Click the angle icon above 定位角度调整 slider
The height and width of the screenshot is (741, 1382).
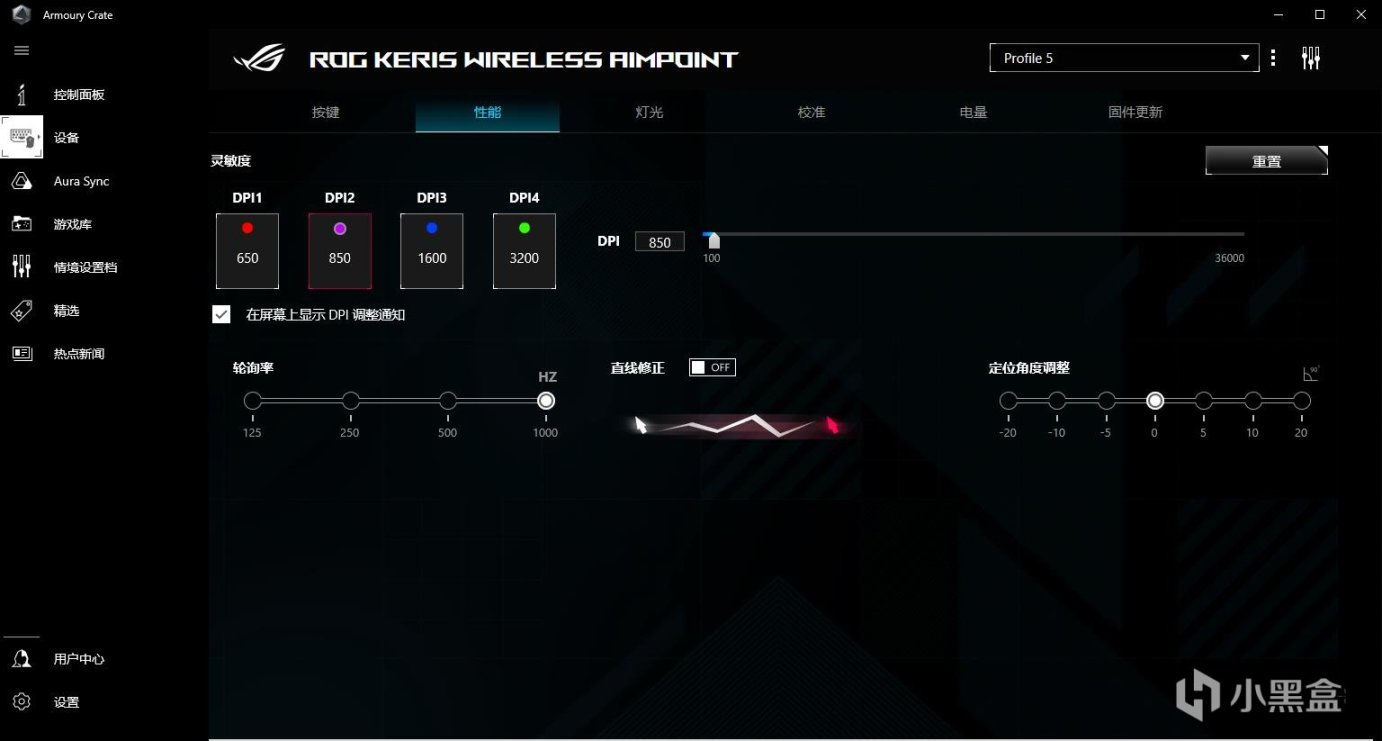tap(1310, 371)
